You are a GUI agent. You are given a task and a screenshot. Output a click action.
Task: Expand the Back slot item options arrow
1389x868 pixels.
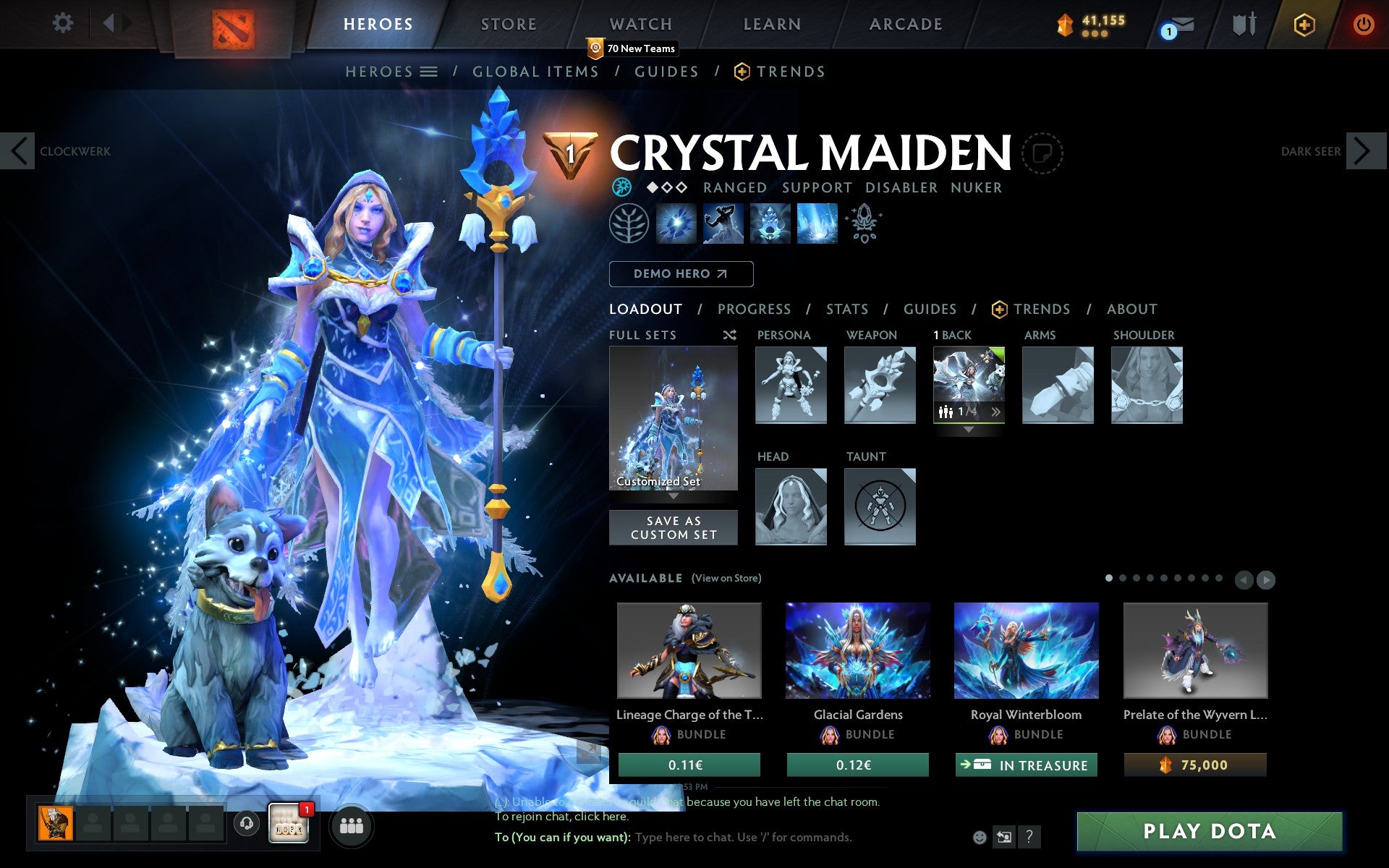[997, 411]
